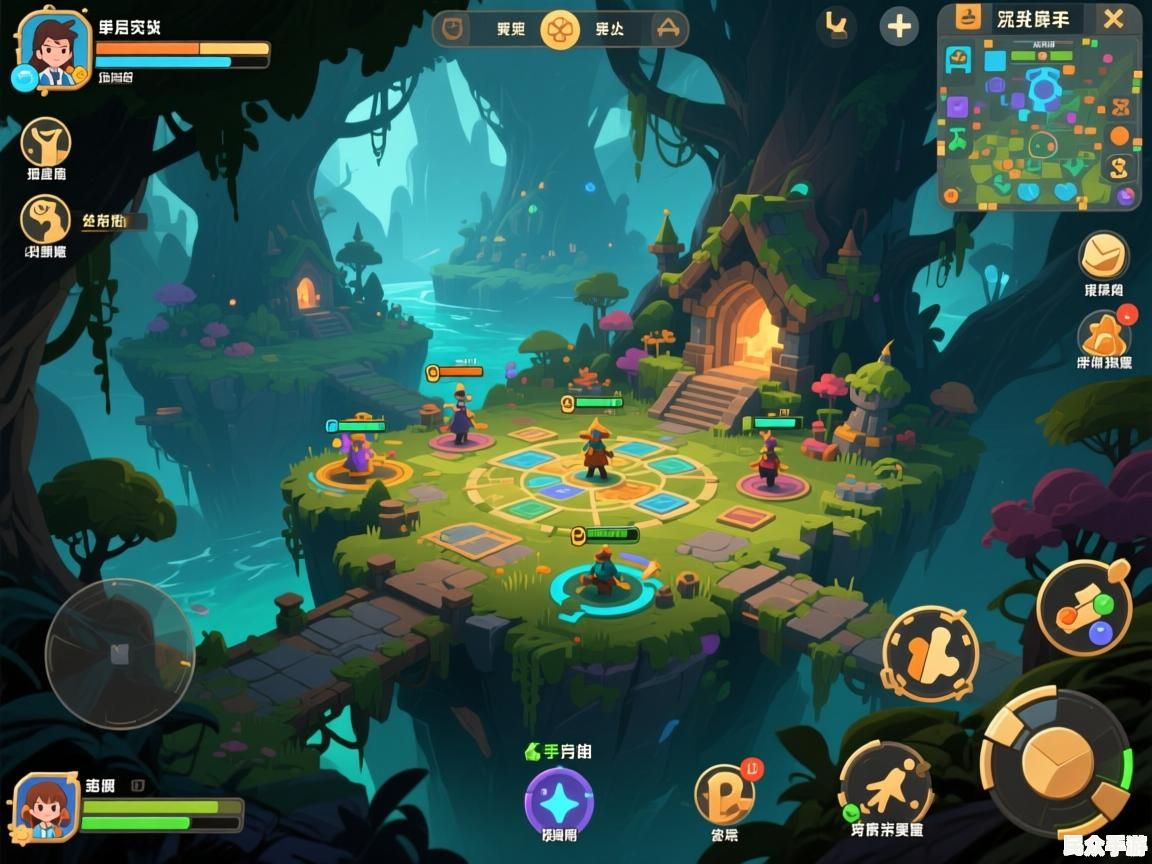The width and height of the screenshot is (1152, 864).
Task: Use the colored potions item button
Action: [x=1084, y=607]
